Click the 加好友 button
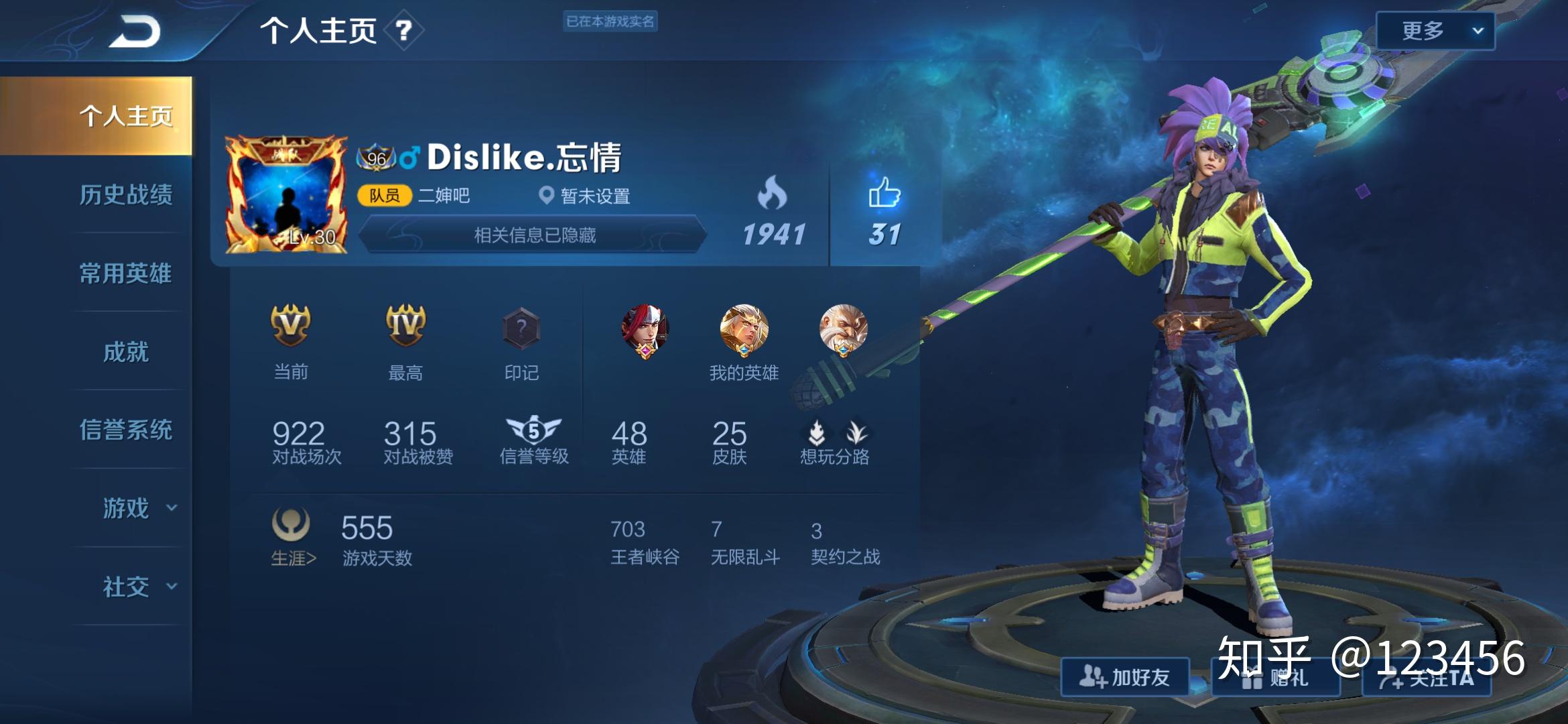1568x724 pixels. [1125, 677]
